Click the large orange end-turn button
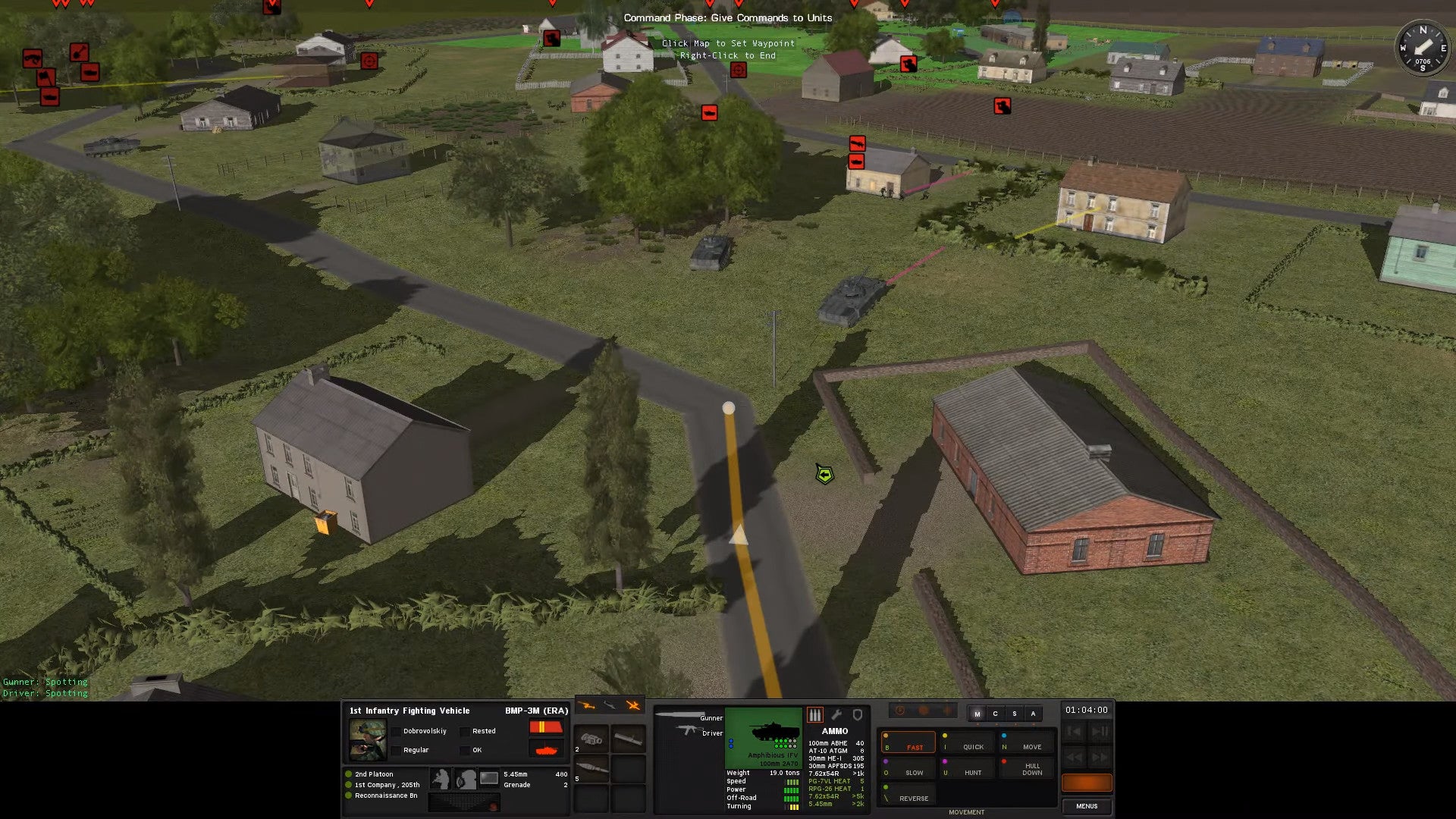Image resolution: width=1456 pixels, height=819 pixels. click(x=1086, y=783)
